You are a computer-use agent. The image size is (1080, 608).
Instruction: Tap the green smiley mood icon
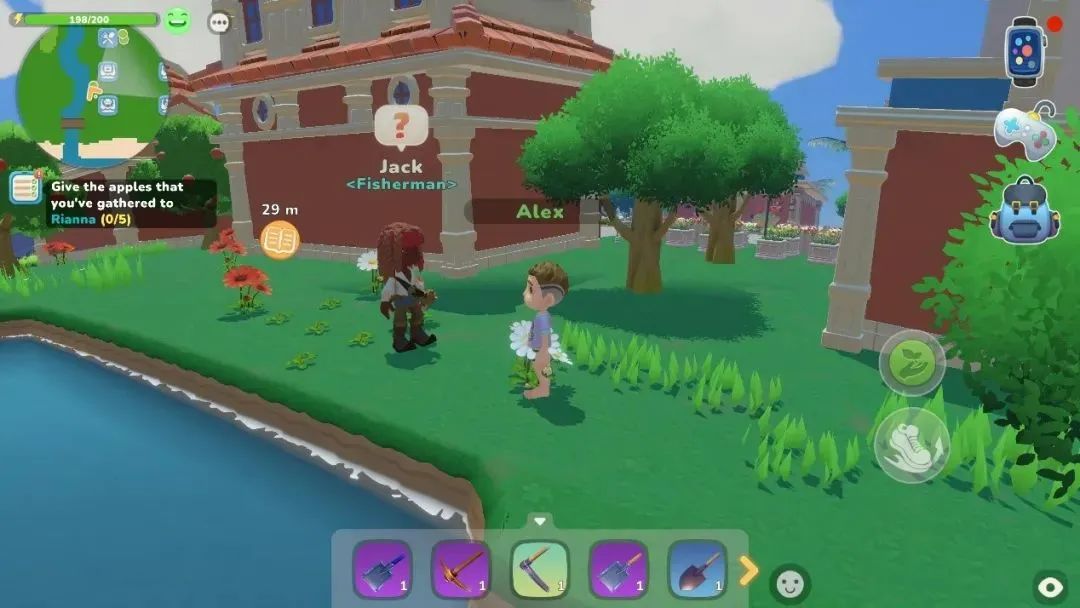(x=178, y=20)
